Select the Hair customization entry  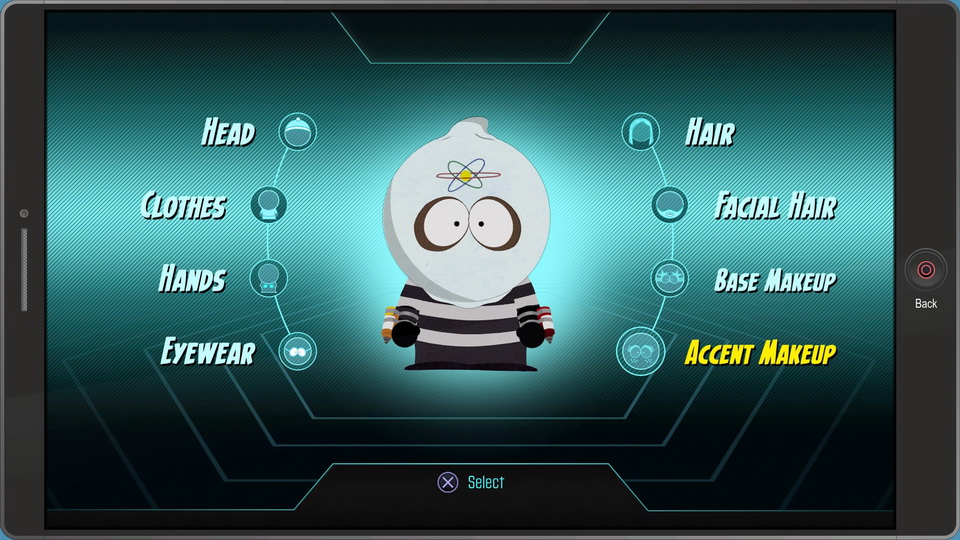[710, 132]
